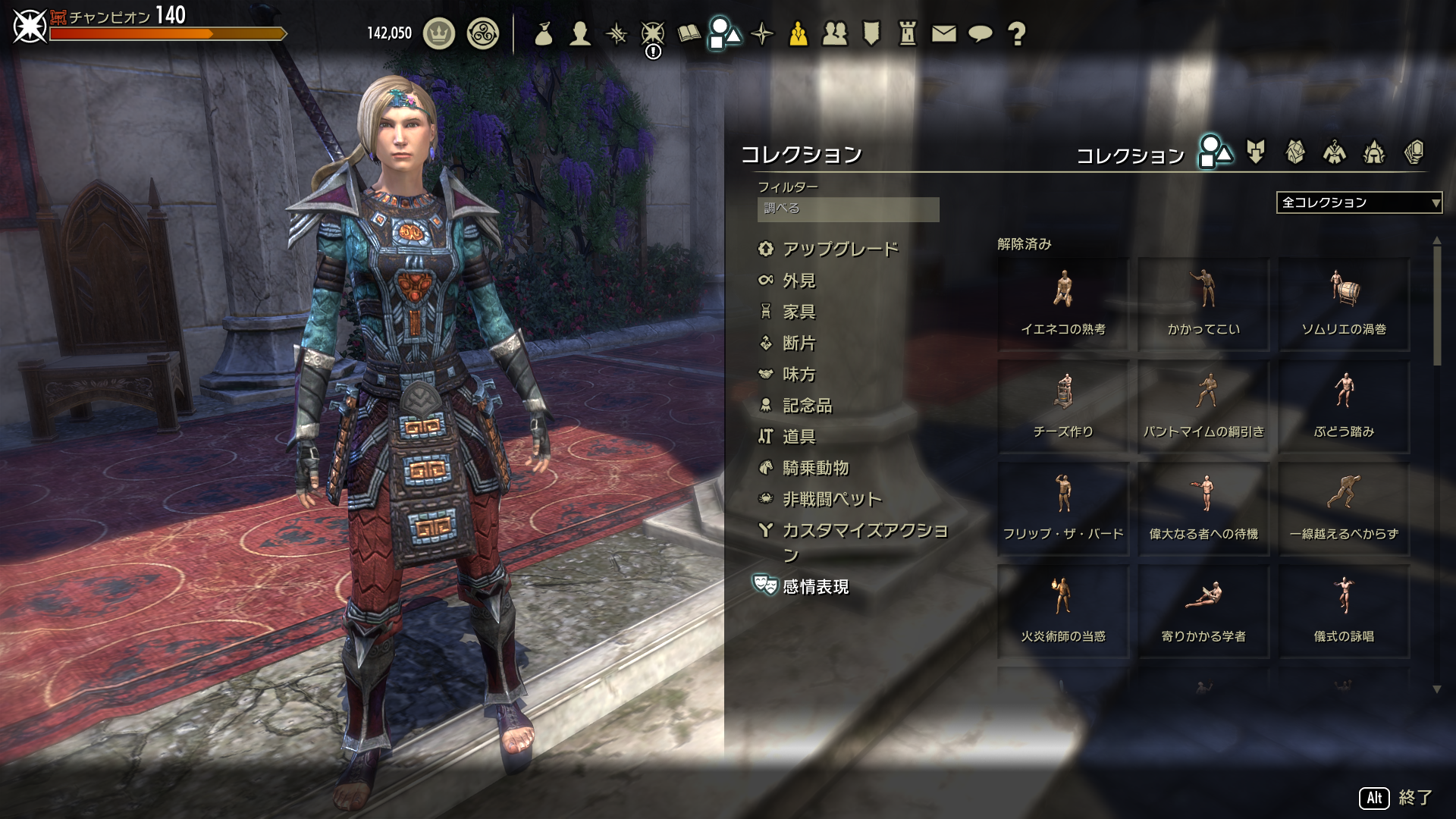Open the crown store icon
This screenshot has height=819, width=1456.
click(x=438, y=34)
